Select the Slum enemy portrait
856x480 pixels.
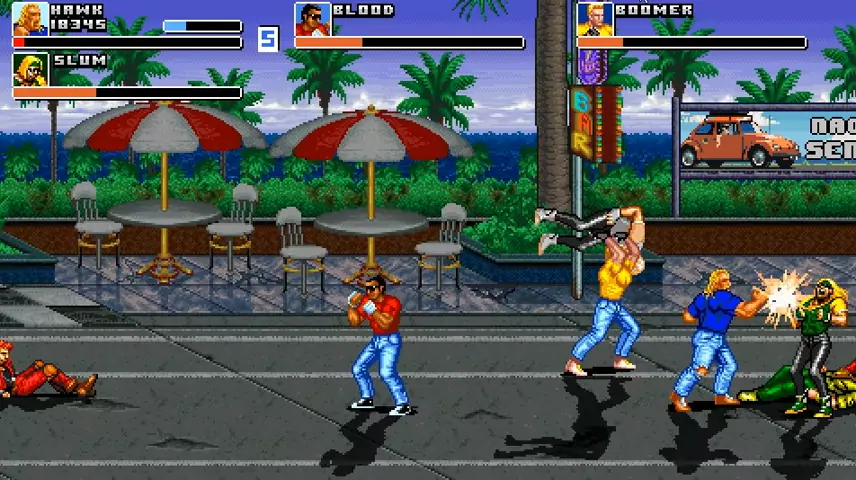click(x=30, y=69)
